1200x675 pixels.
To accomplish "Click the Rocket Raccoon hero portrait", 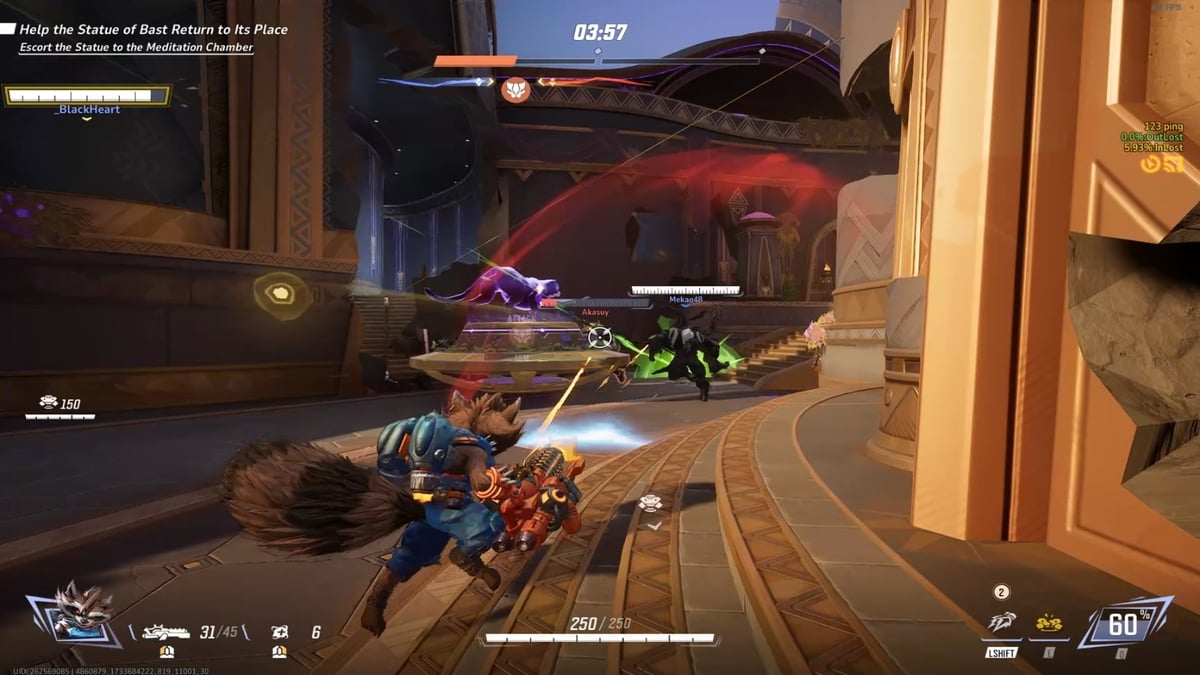I will pyautogui.click(x=73, y=613).
